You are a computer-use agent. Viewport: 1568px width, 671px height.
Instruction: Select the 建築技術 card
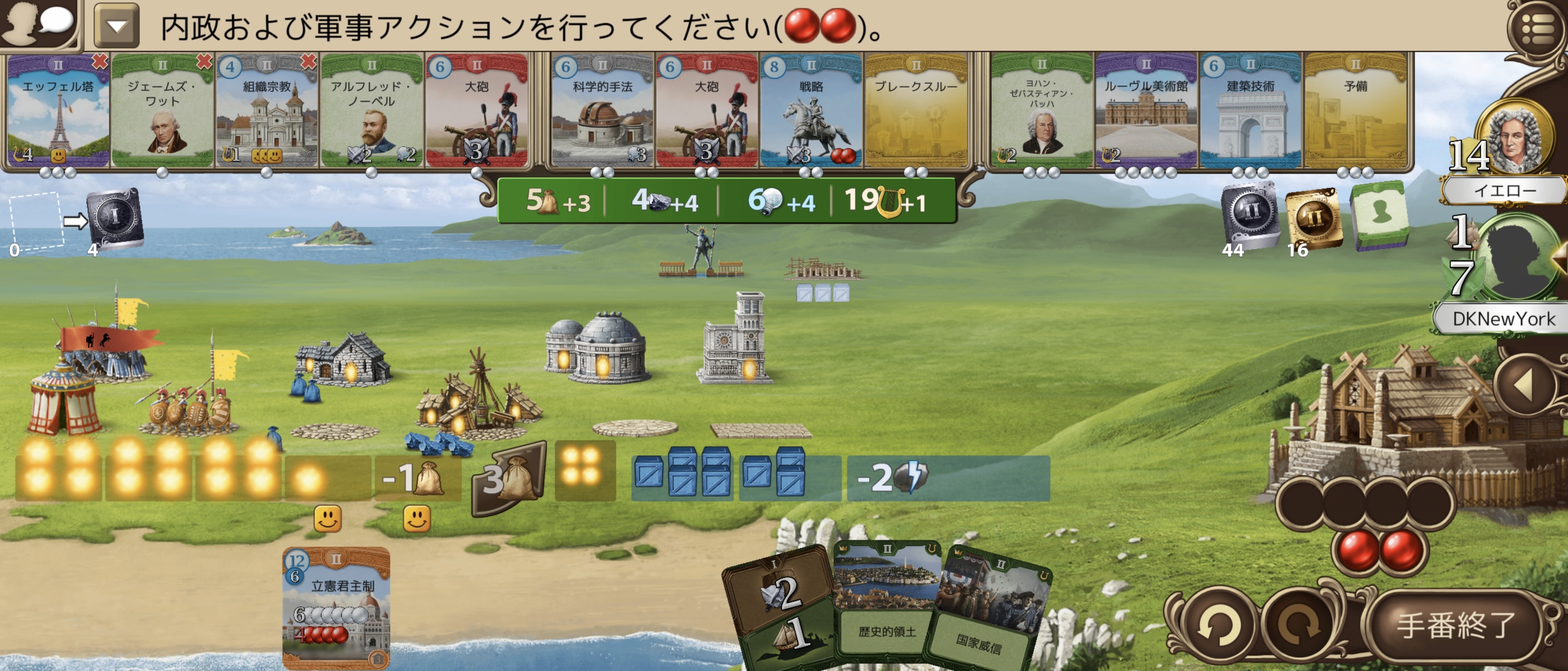tap(1250, 113)
